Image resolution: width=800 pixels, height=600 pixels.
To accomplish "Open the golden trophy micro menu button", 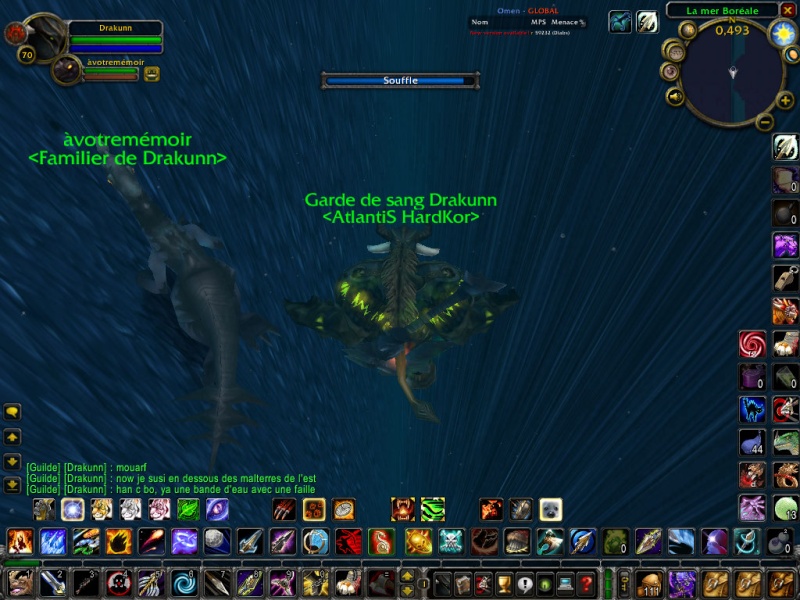I will (504, 582).
